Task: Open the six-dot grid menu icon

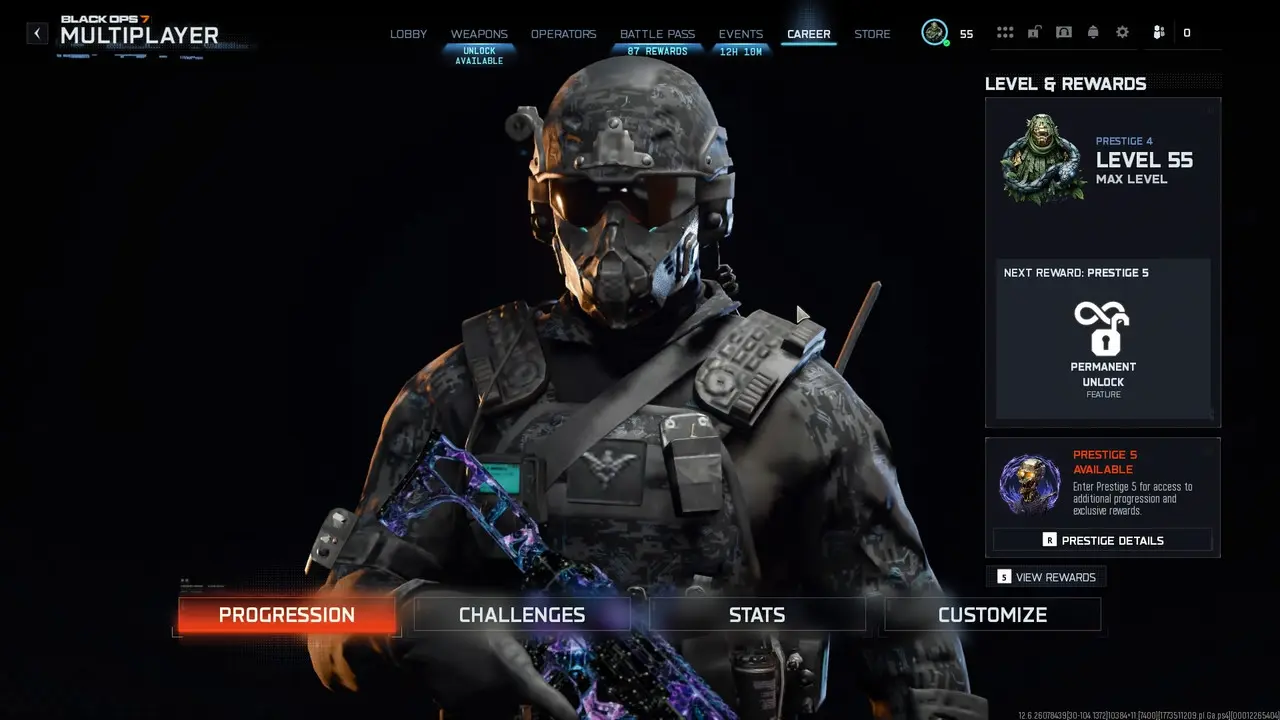Action: click(x=1005, y=33)
